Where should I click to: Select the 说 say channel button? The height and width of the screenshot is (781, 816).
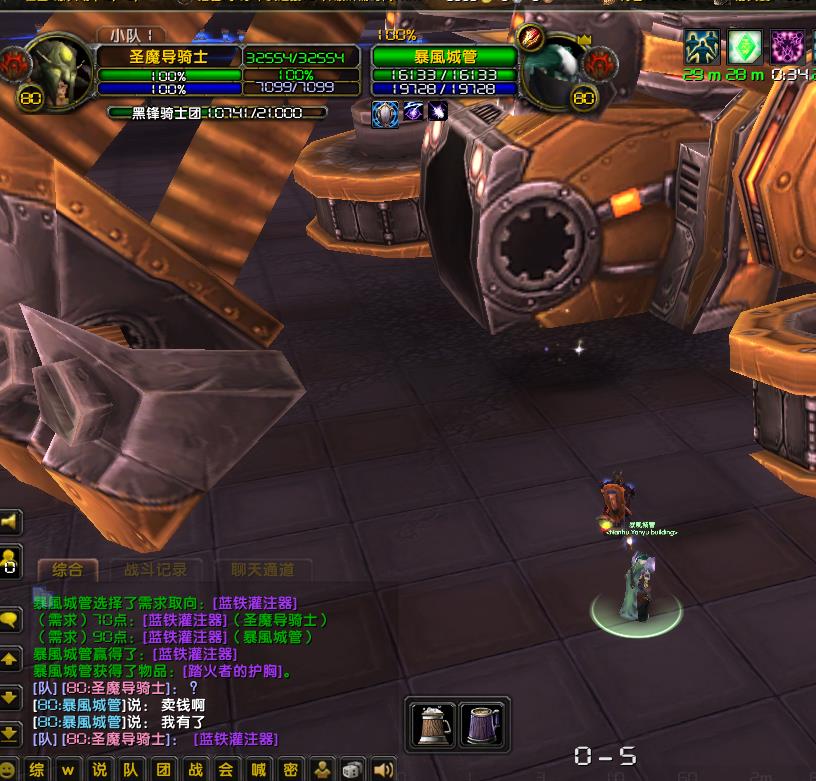tap(99, 769)
